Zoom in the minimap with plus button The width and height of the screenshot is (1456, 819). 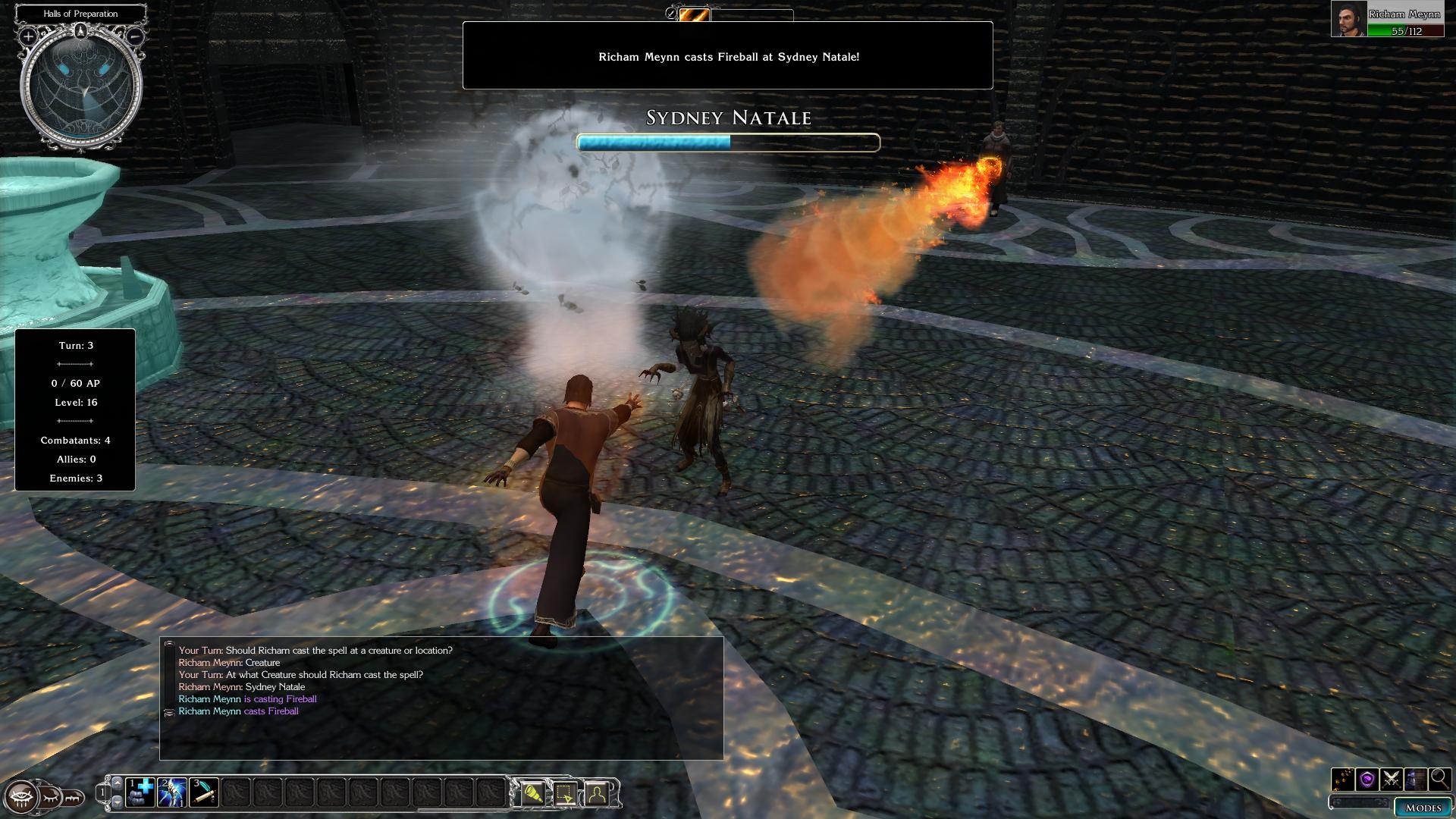coord(28,36)
